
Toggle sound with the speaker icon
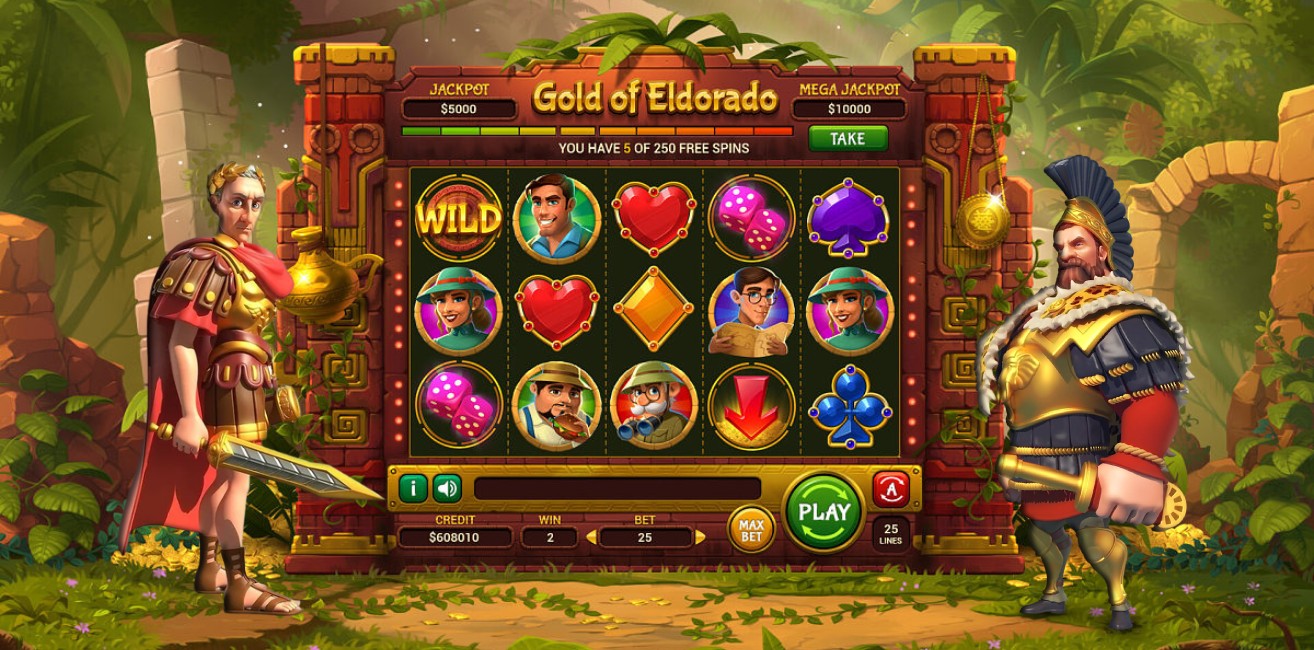click(447, 488)
